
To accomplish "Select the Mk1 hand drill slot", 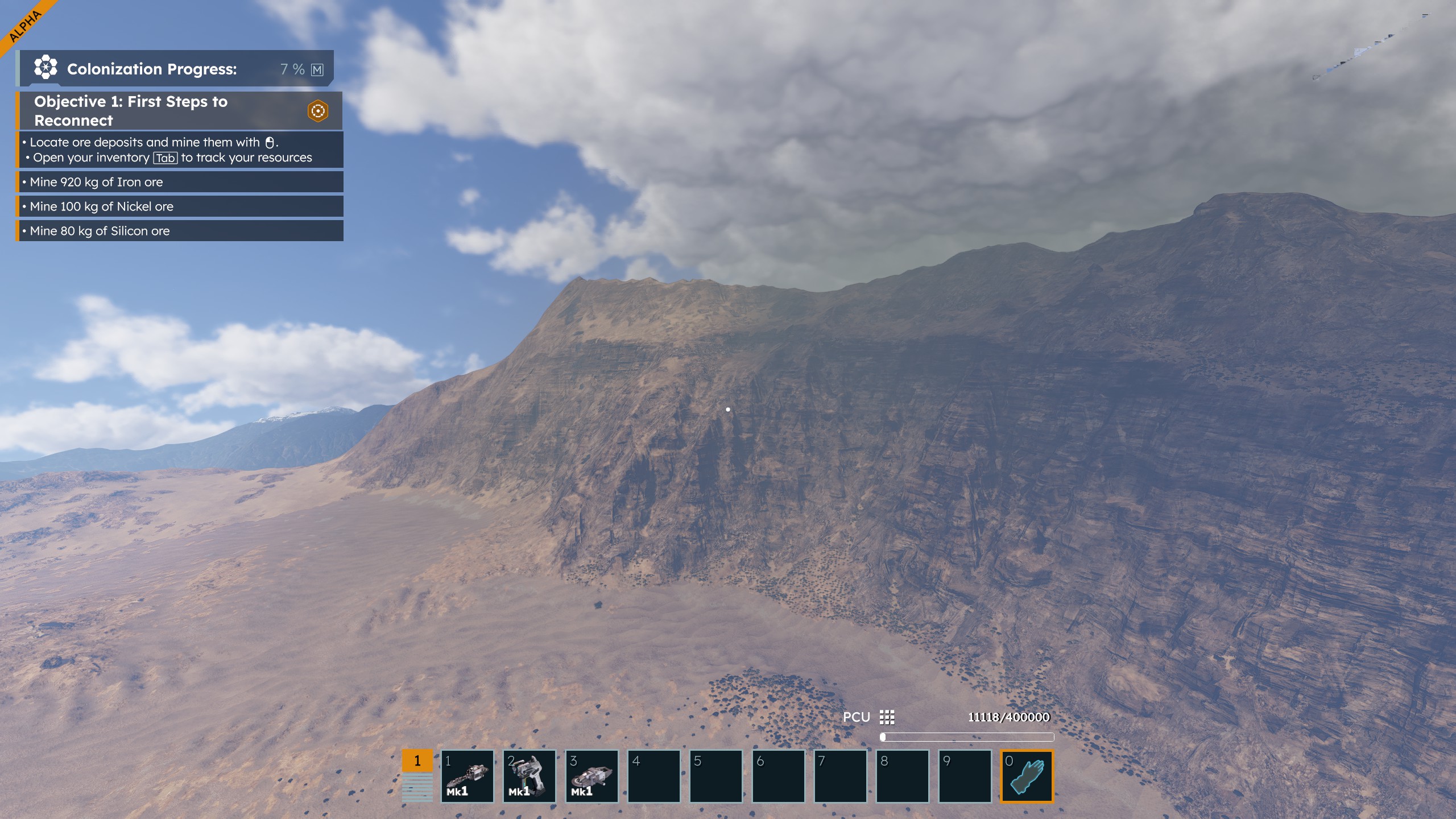I will click(x=467, y=776).
